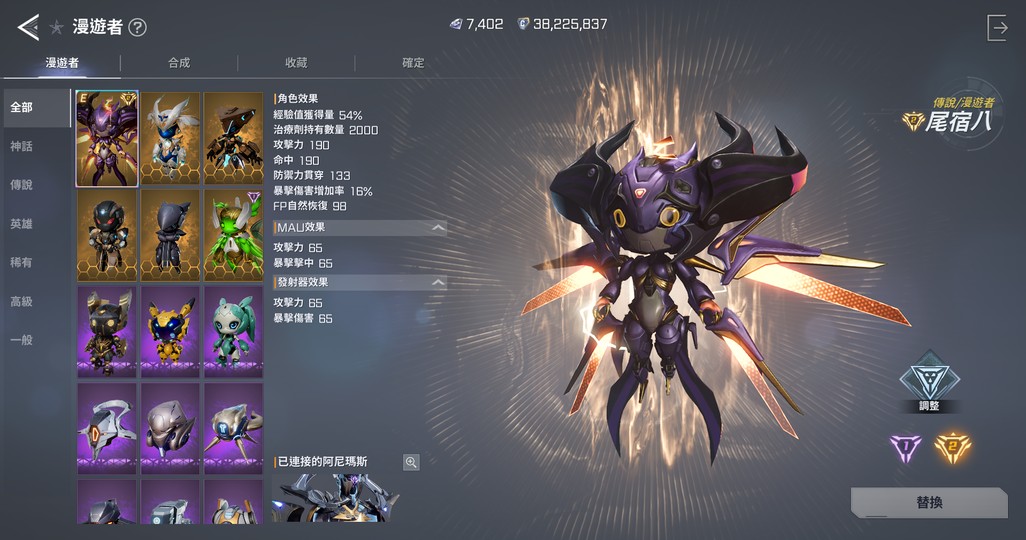Show 全部 category
Viewport: 1026px width, 540px height.
[x=22, y=107]
